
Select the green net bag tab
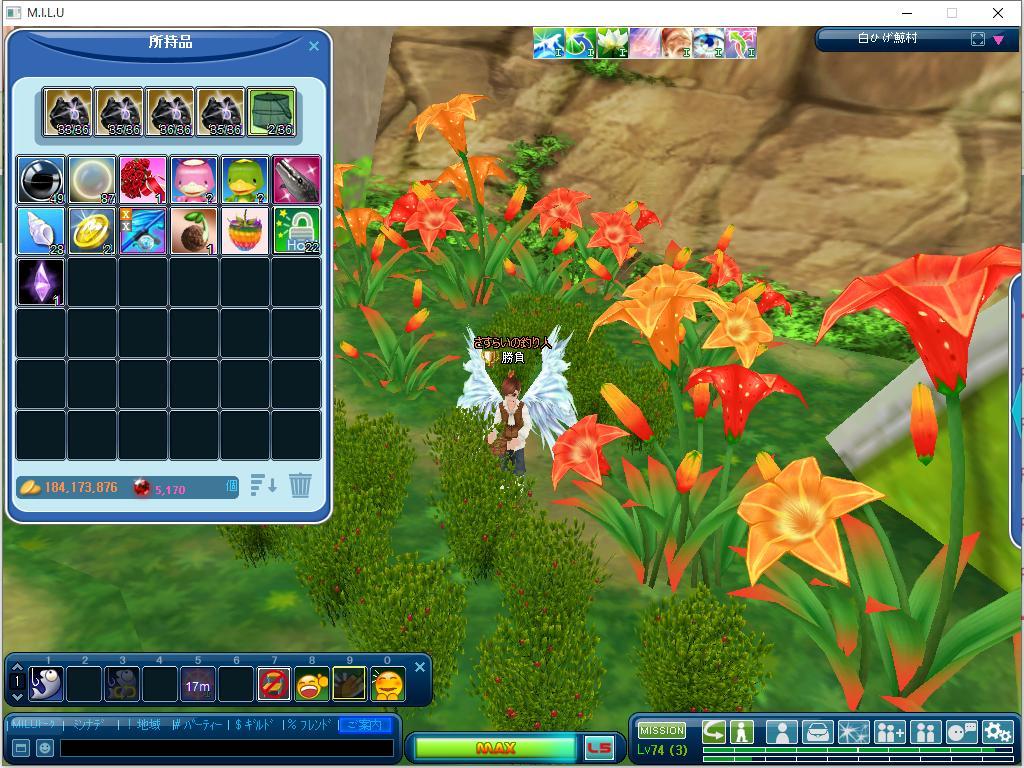coord(271,112)
